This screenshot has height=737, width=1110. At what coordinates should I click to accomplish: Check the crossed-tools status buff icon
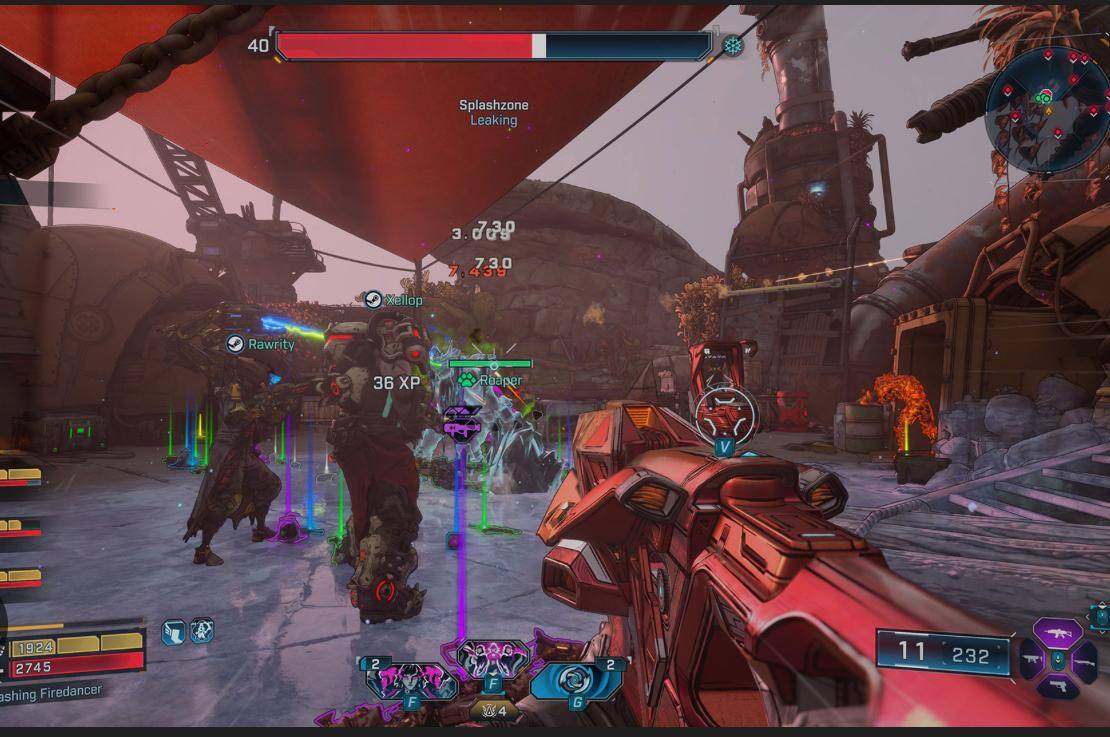[201, 631]
